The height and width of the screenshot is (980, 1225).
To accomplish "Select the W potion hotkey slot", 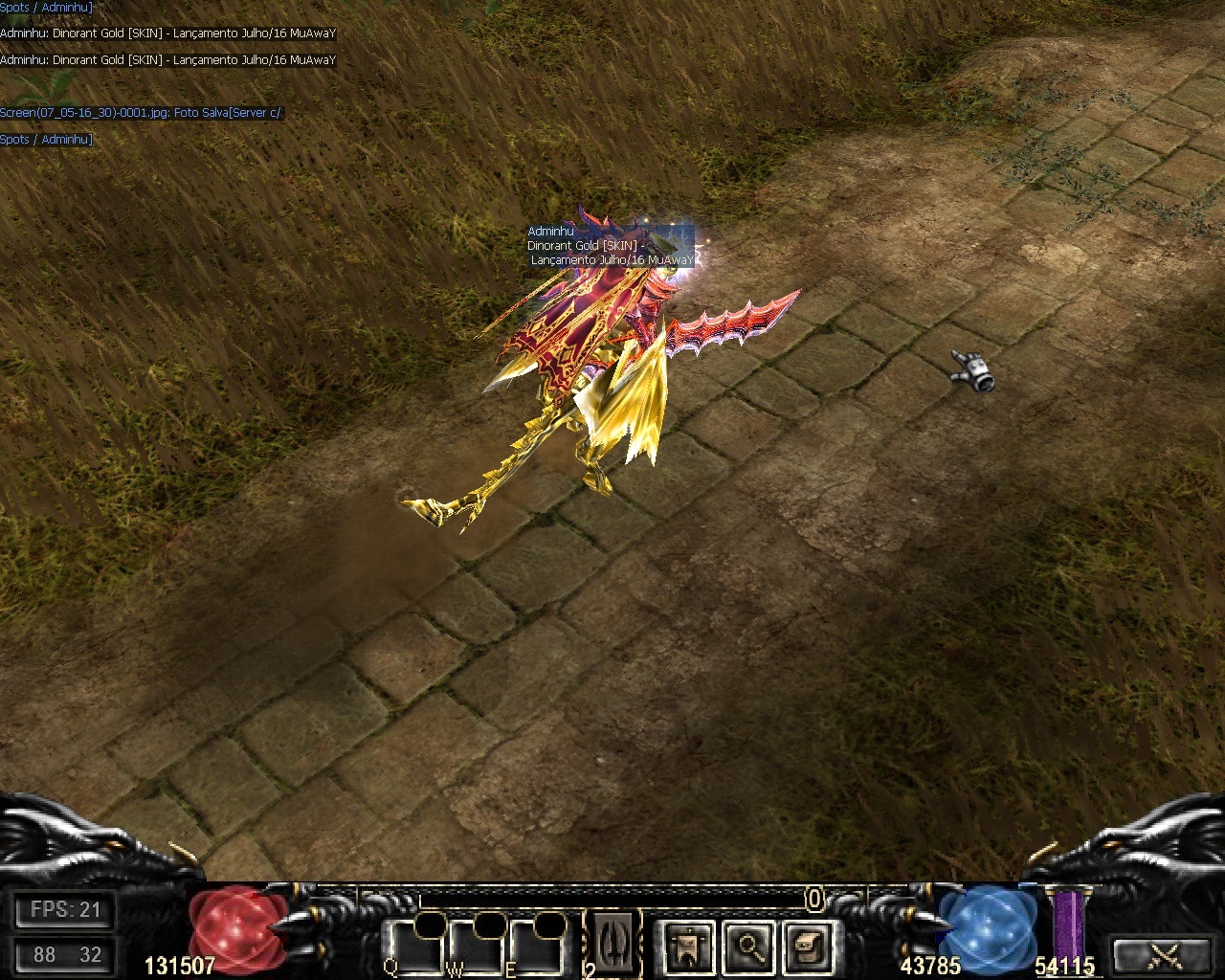I will coord(479,946).
